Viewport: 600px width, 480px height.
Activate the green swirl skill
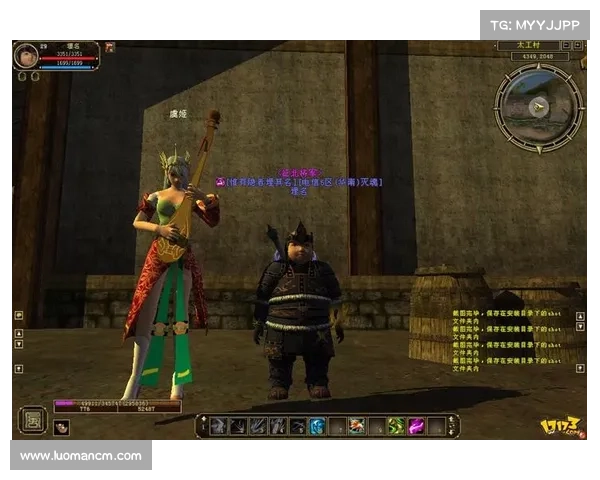[395, 426]
